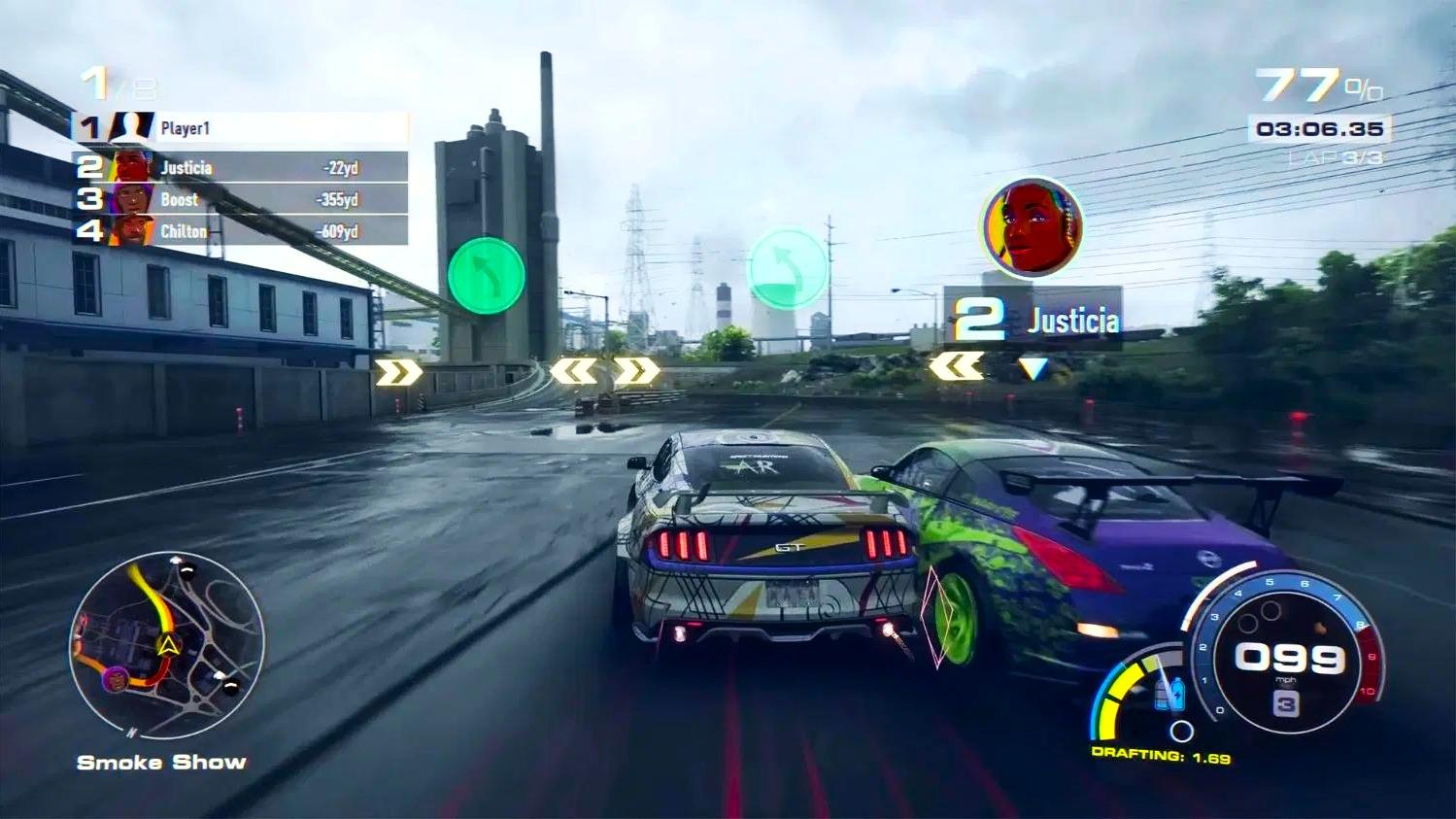The width and height of the screenshot is (1456, 819).
Task: Pick Chilton's fourth-place leaderboard row
Action: 243,231
